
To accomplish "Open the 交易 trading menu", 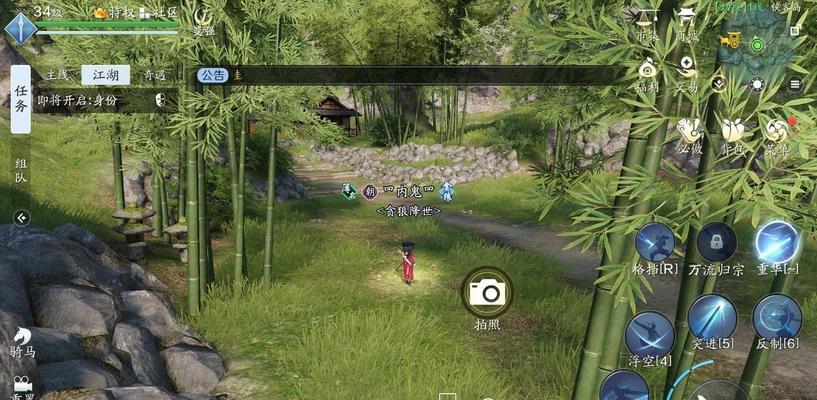I will tap(686, 72).
